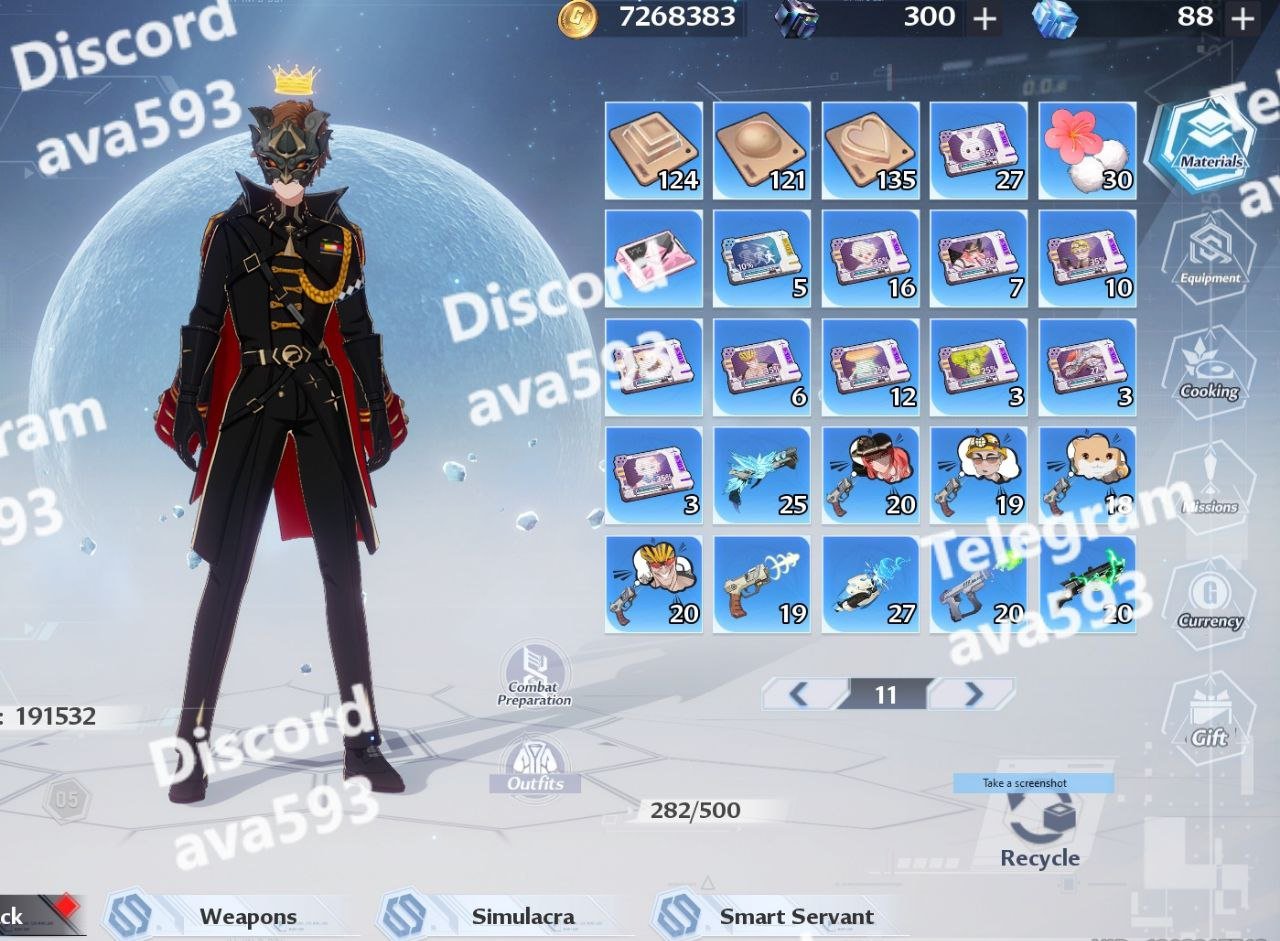Switch to the Materials tab

click(1209, 147)
